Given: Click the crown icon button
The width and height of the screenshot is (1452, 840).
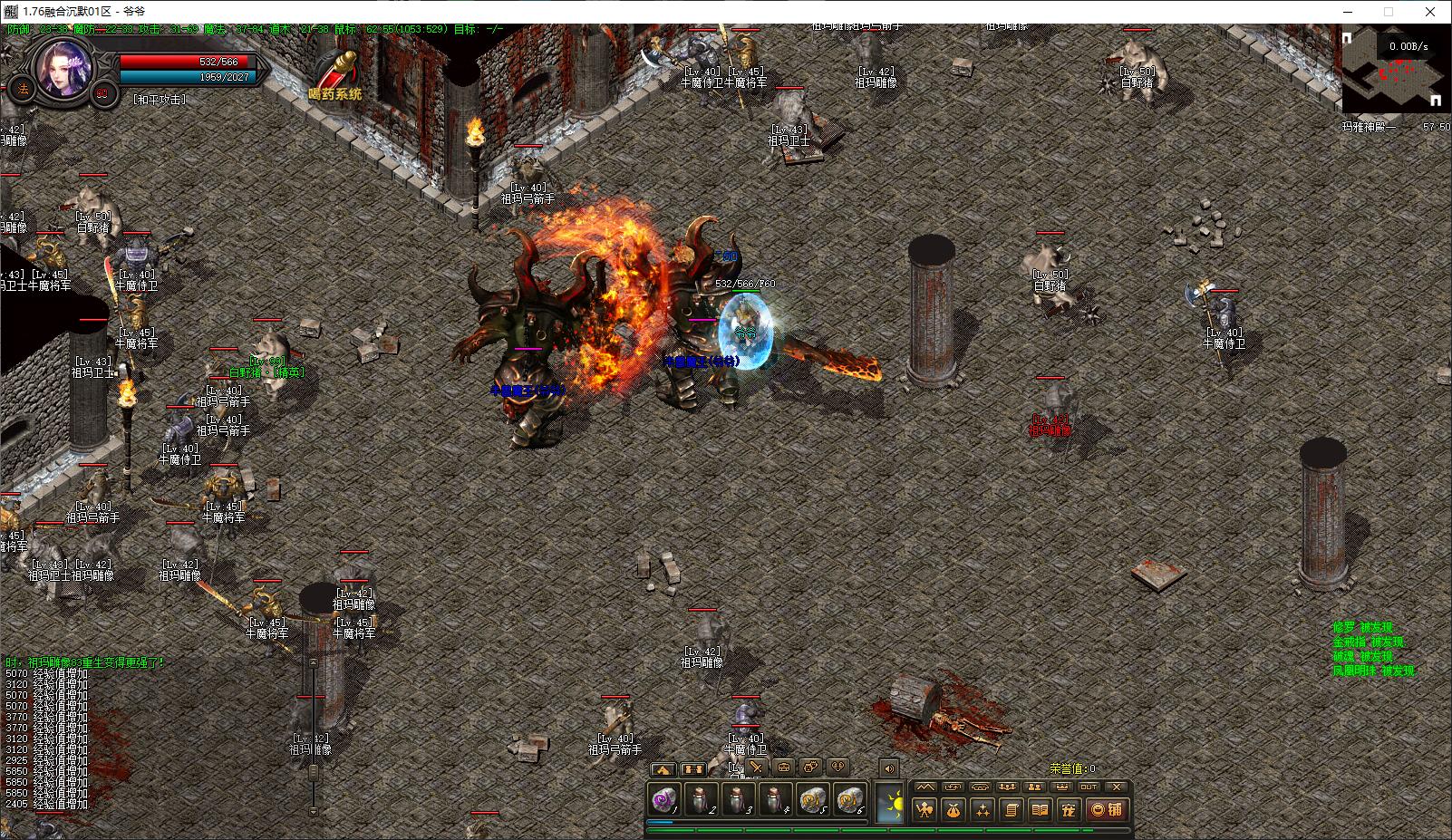Looking at the screenshot, I should coord(1061,787).
